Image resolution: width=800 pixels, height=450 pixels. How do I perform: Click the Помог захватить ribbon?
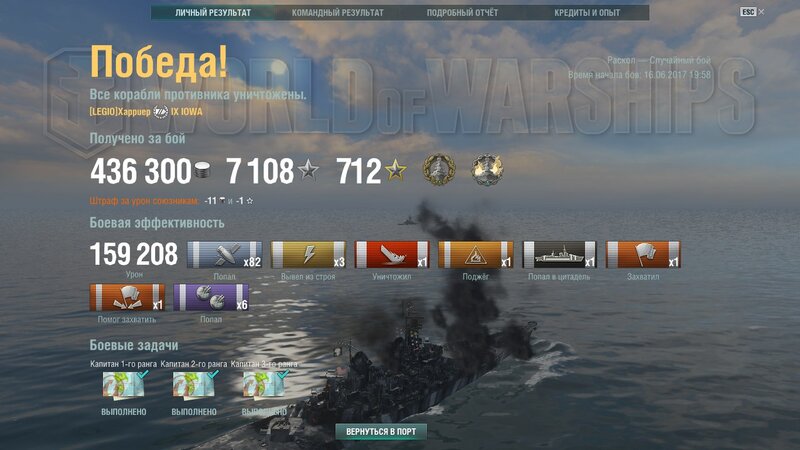tap(128, 298)
